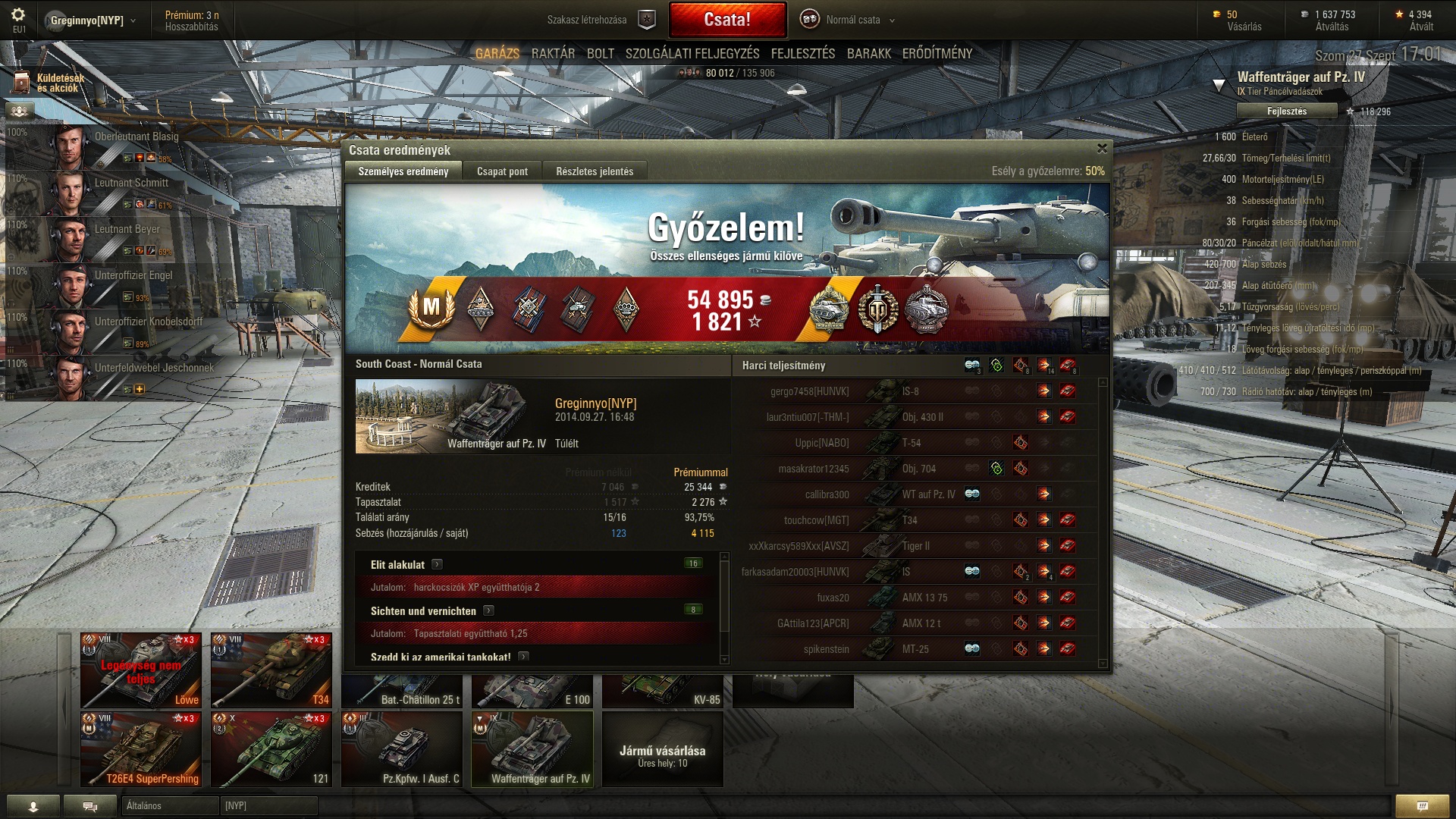Switch to the Csapat pont tab
The image size is (1456, 819).
(502, 171)
